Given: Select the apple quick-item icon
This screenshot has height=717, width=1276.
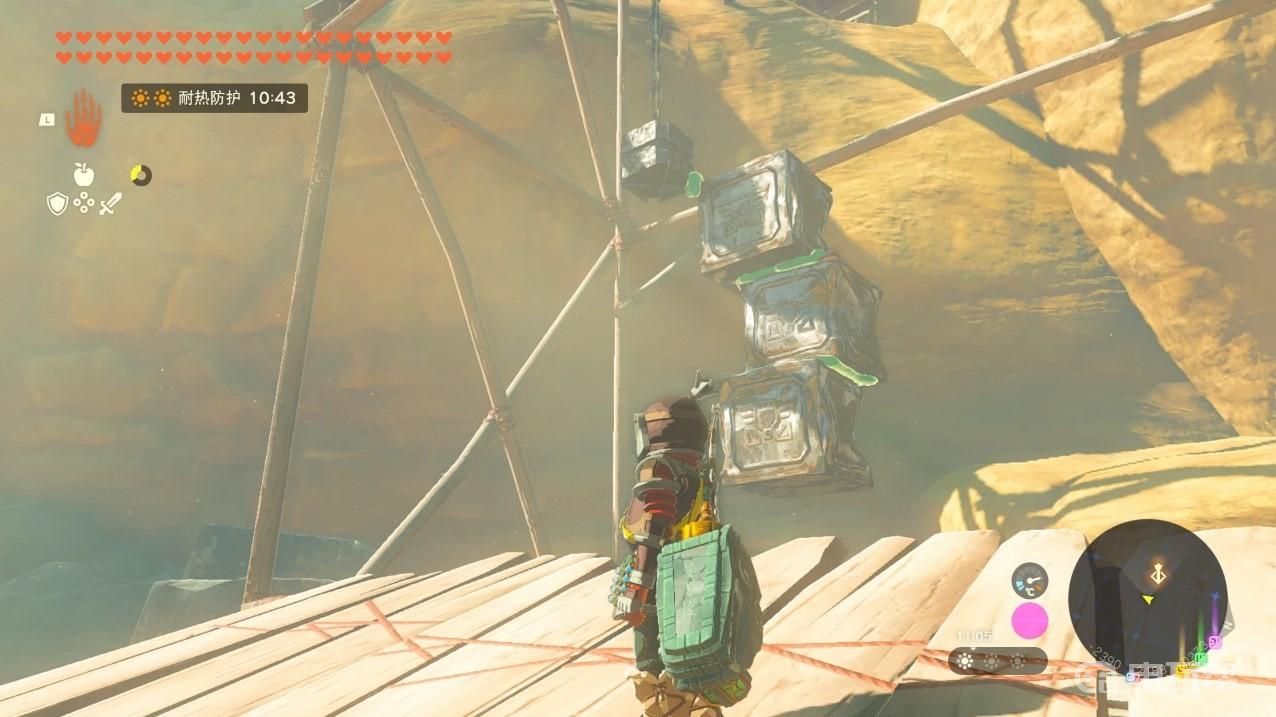Looking at the screenshot, I should pos(83,174).
